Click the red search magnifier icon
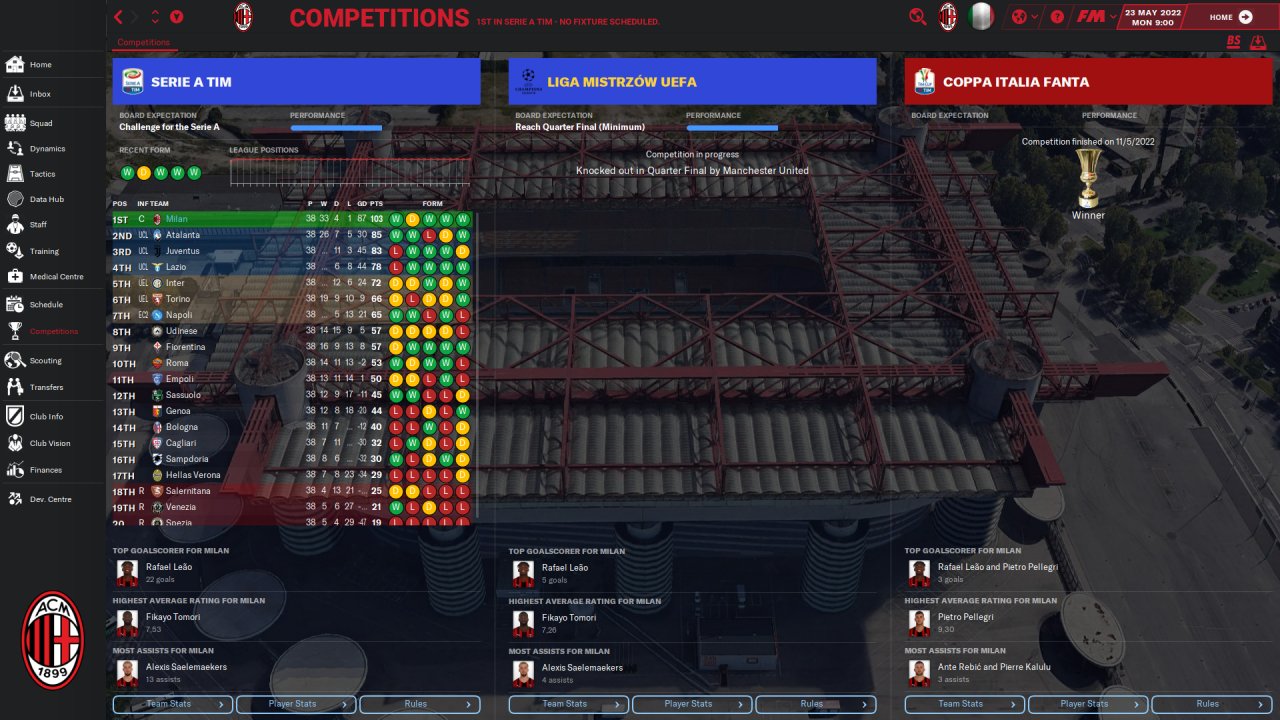The image size is (1280, 720). click(917, 17)
